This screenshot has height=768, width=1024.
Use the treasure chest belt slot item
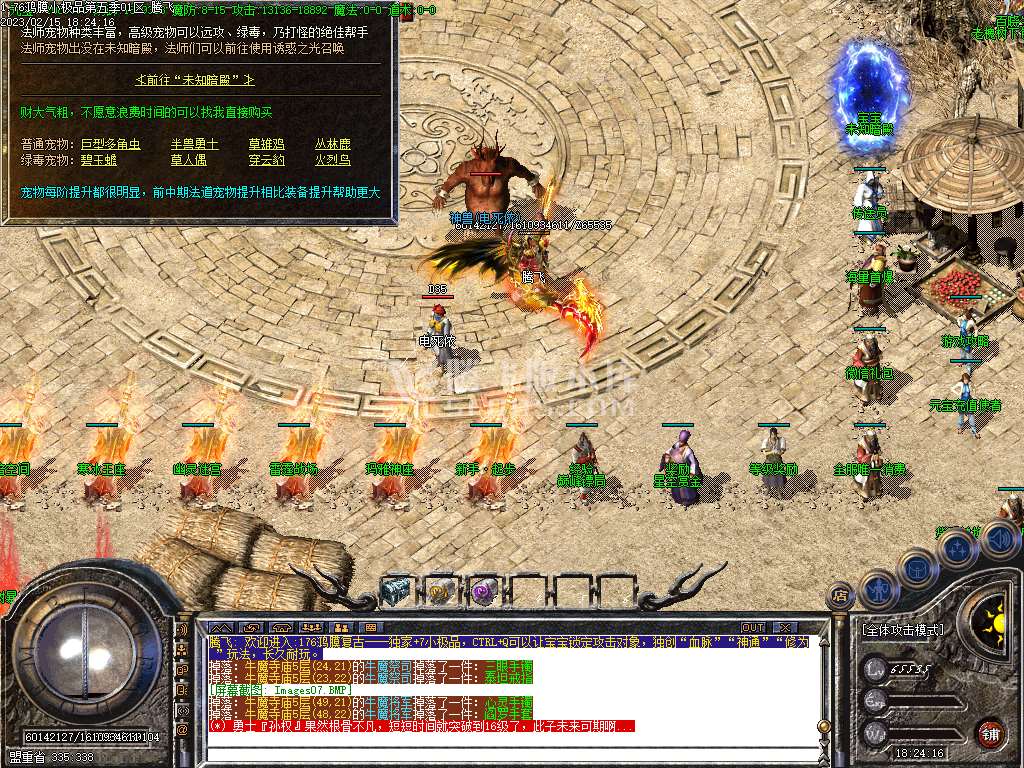tap(396, 591)
